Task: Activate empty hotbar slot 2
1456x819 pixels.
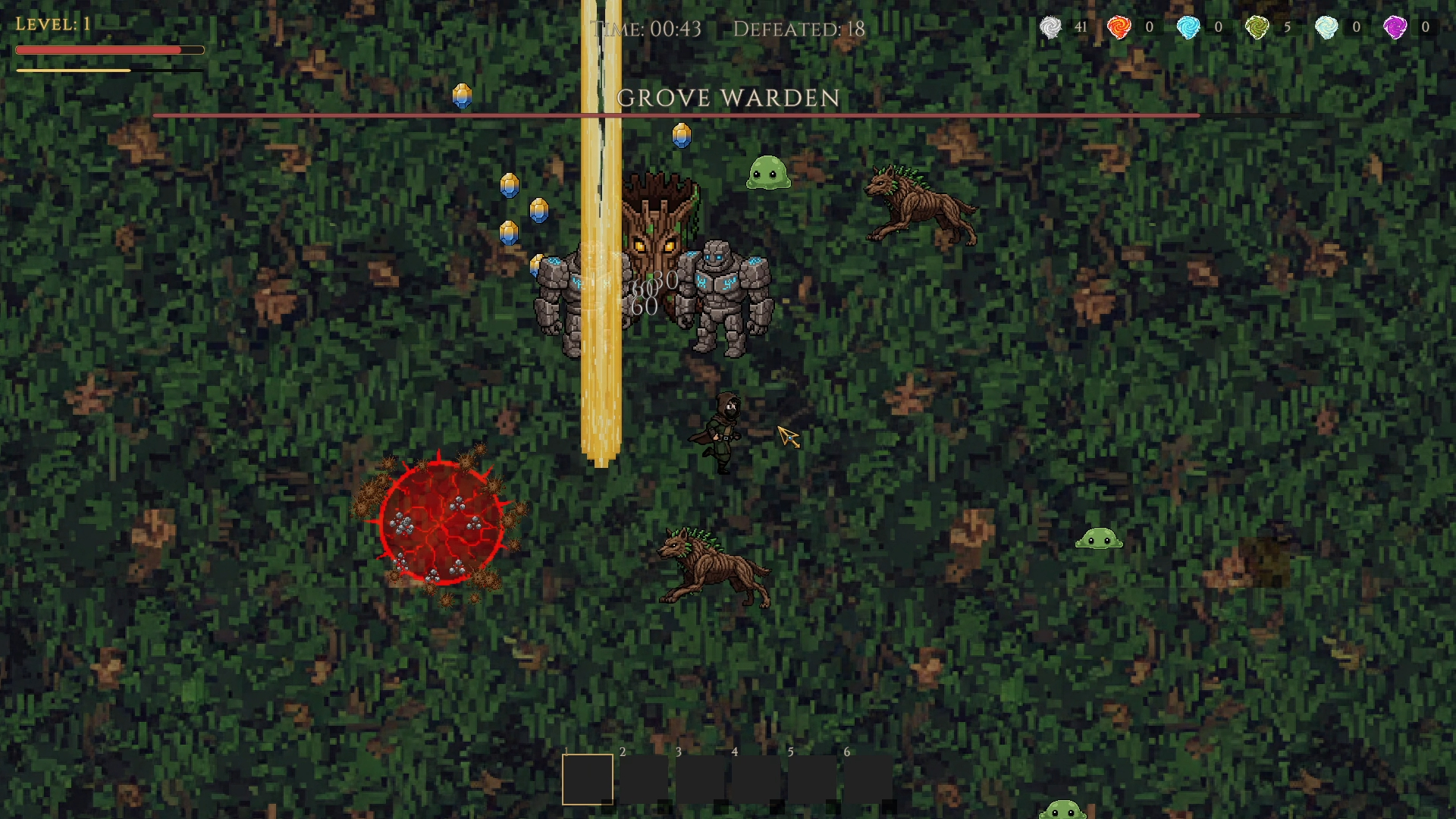Action: pos(644,779)
